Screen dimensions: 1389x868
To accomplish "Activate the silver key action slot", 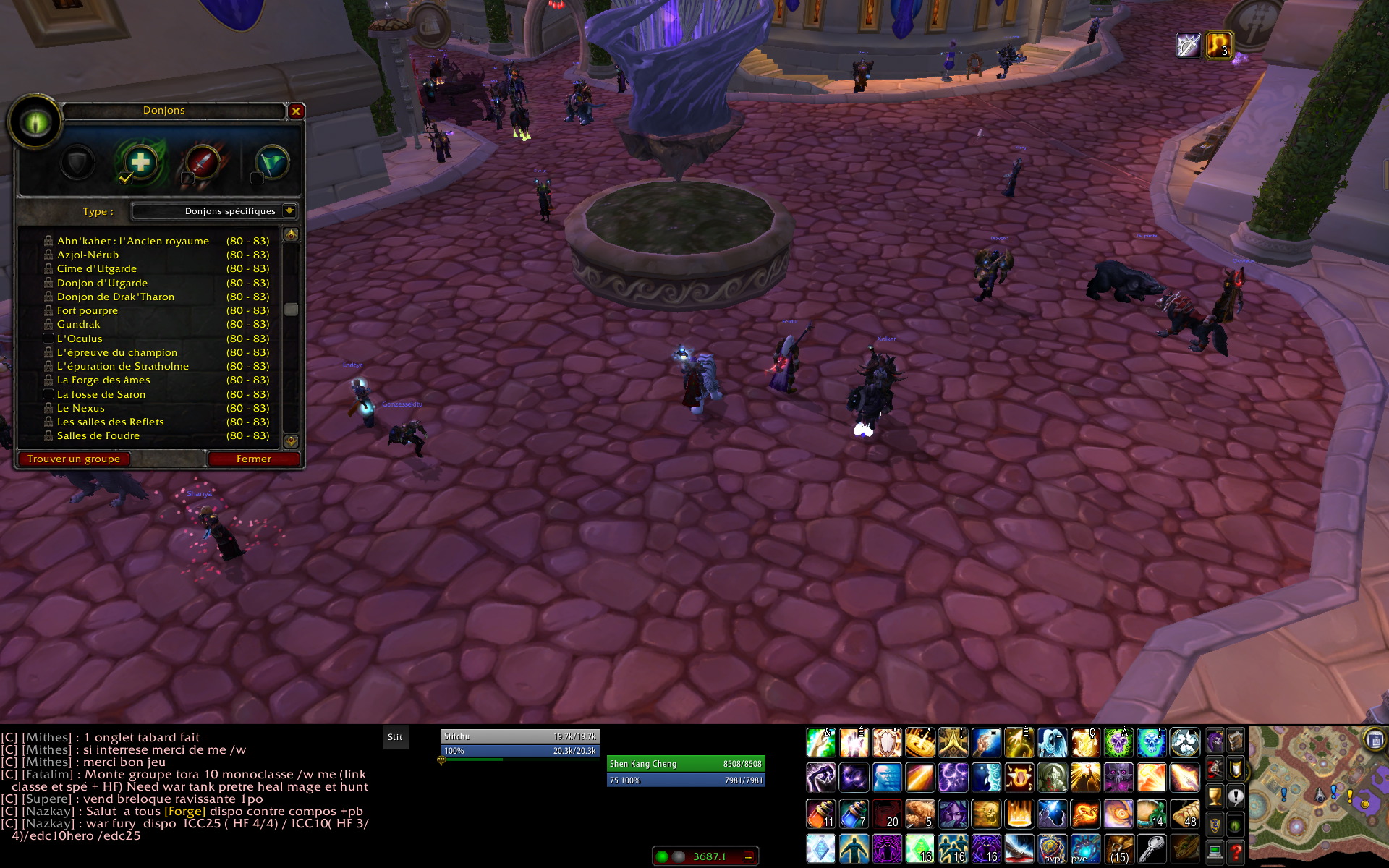I will tap(1152, 848).
